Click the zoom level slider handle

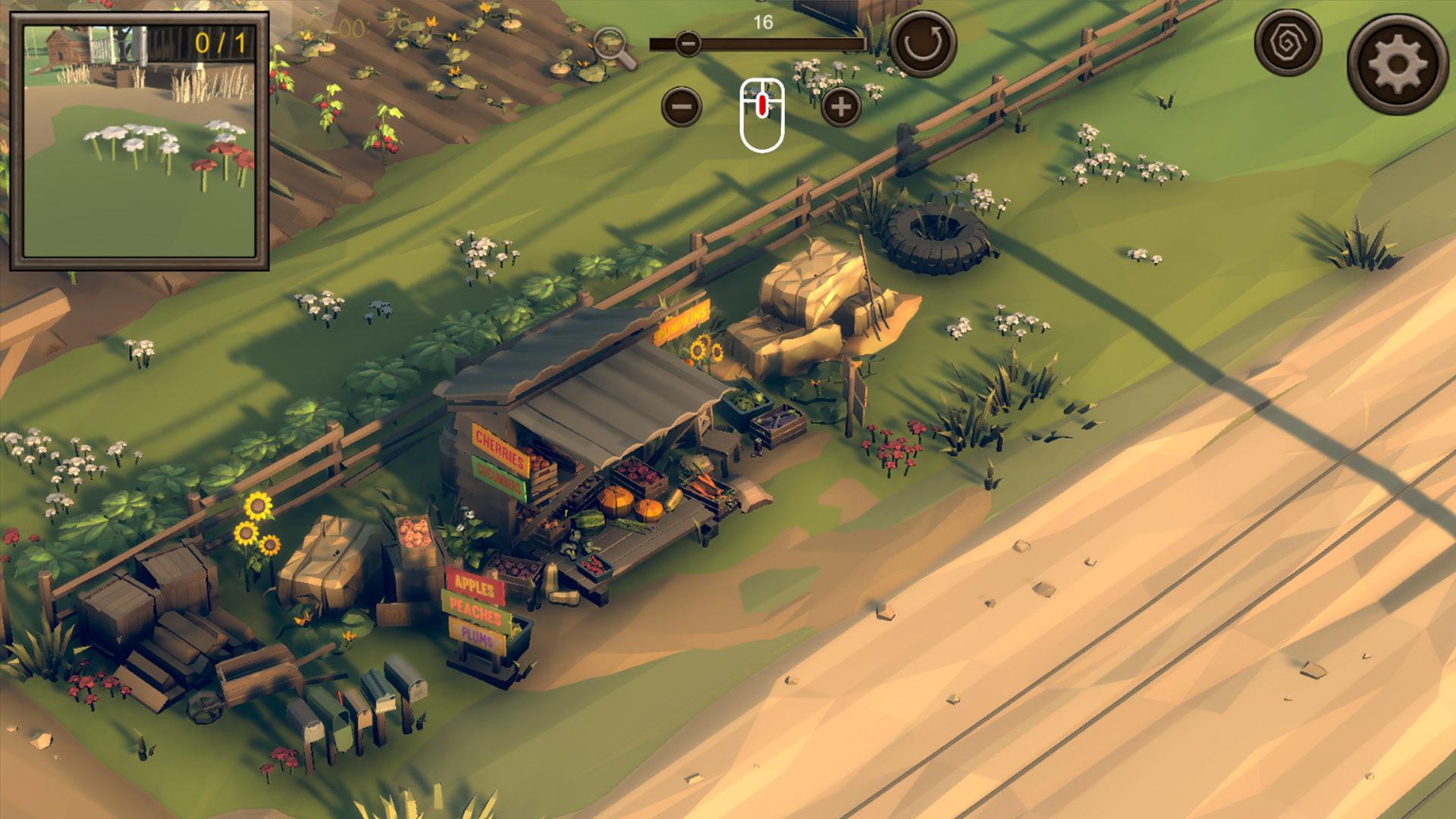pos(689,44)
